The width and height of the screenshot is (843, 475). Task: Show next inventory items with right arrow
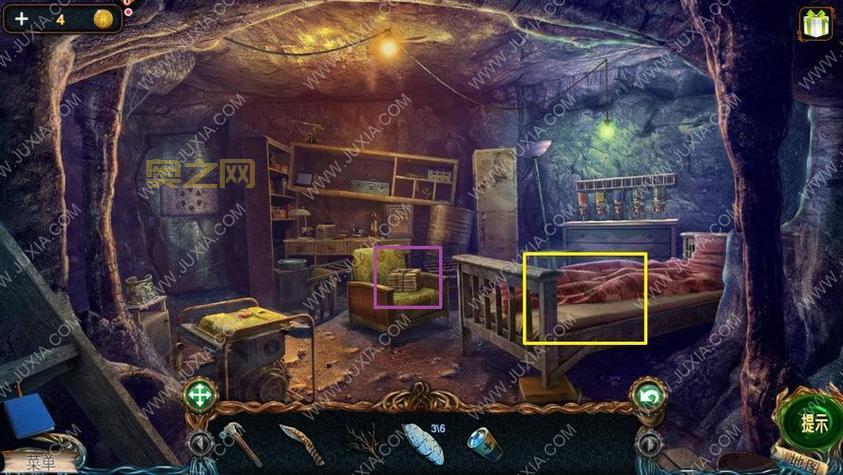[648, 442]
